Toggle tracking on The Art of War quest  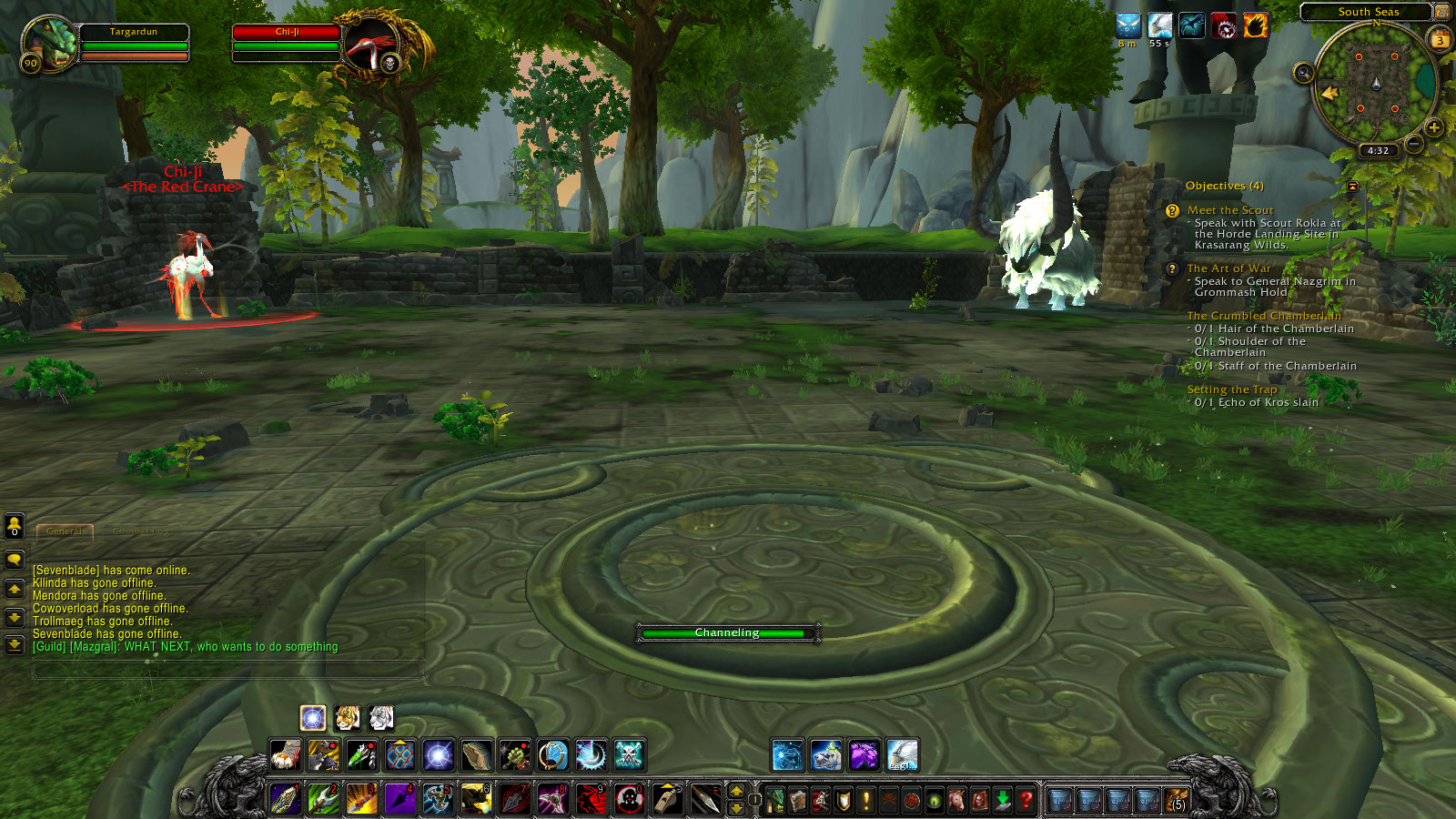tap(1229, 268)
